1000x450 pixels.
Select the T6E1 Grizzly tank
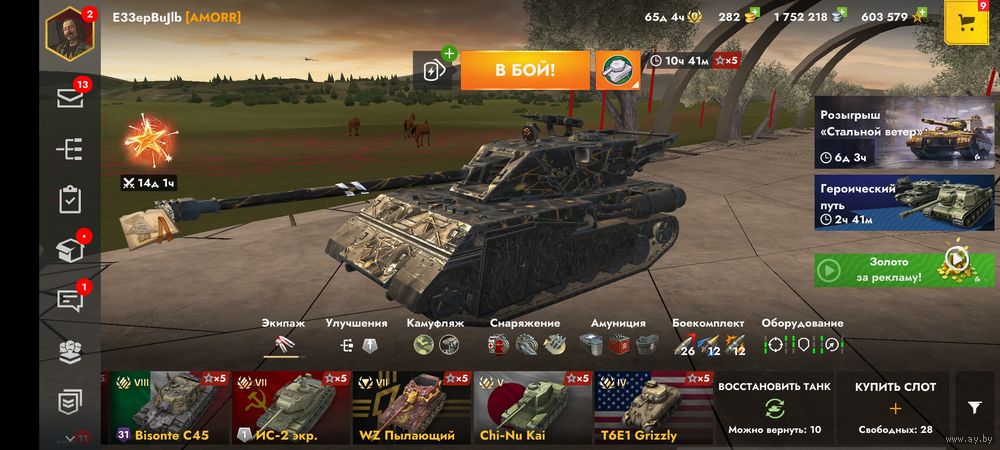pos(652,408)
